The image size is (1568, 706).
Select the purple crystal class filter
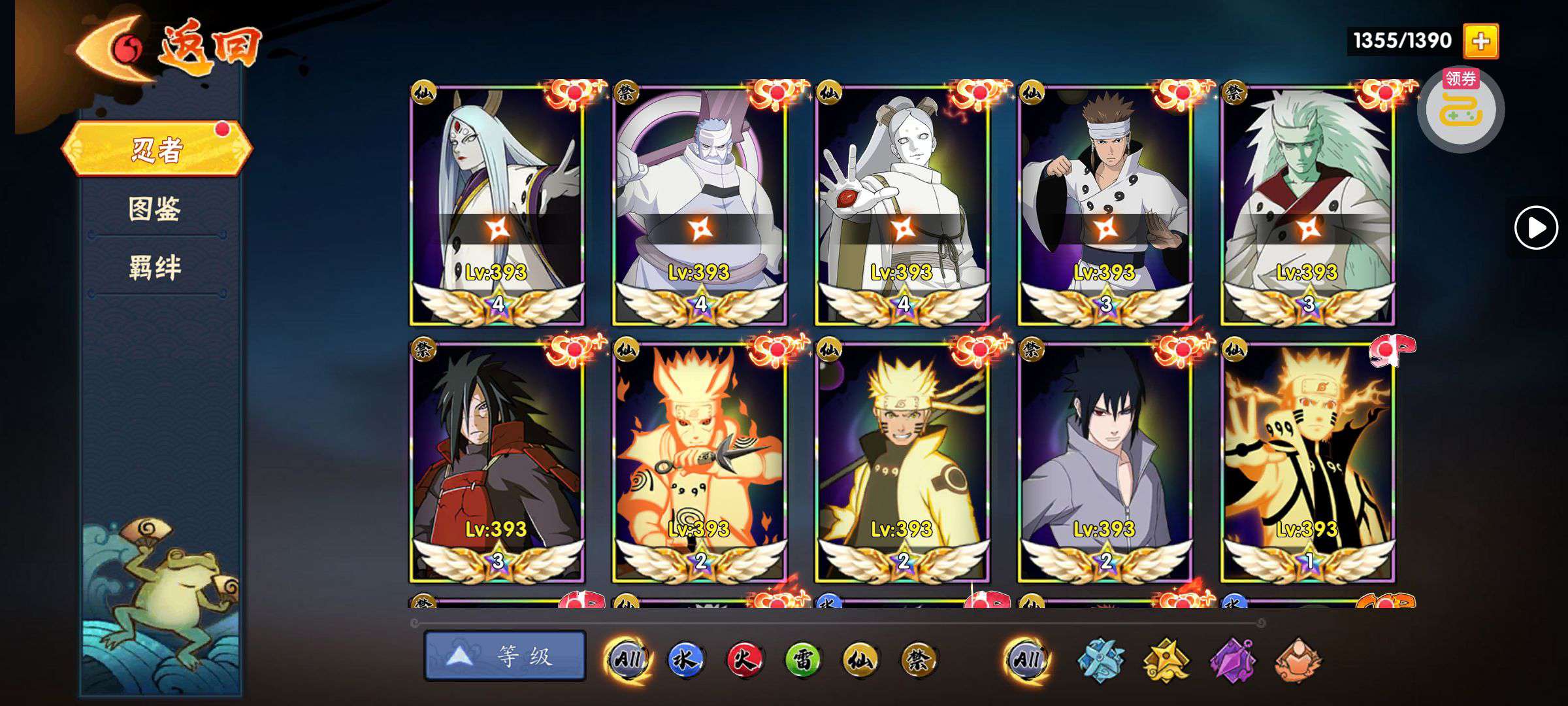click(x=1232, y=660)
